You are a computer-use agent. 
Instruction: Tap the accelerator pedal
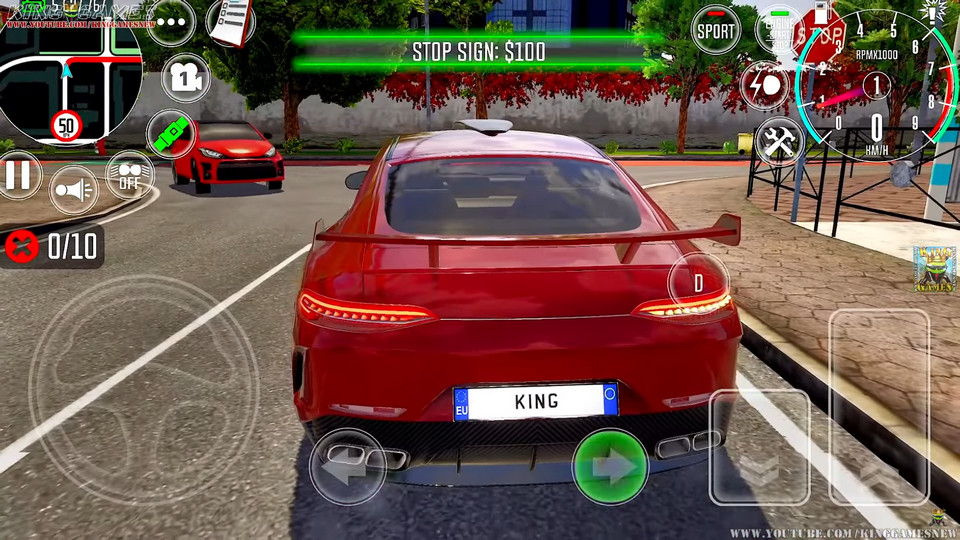point(879,406)
